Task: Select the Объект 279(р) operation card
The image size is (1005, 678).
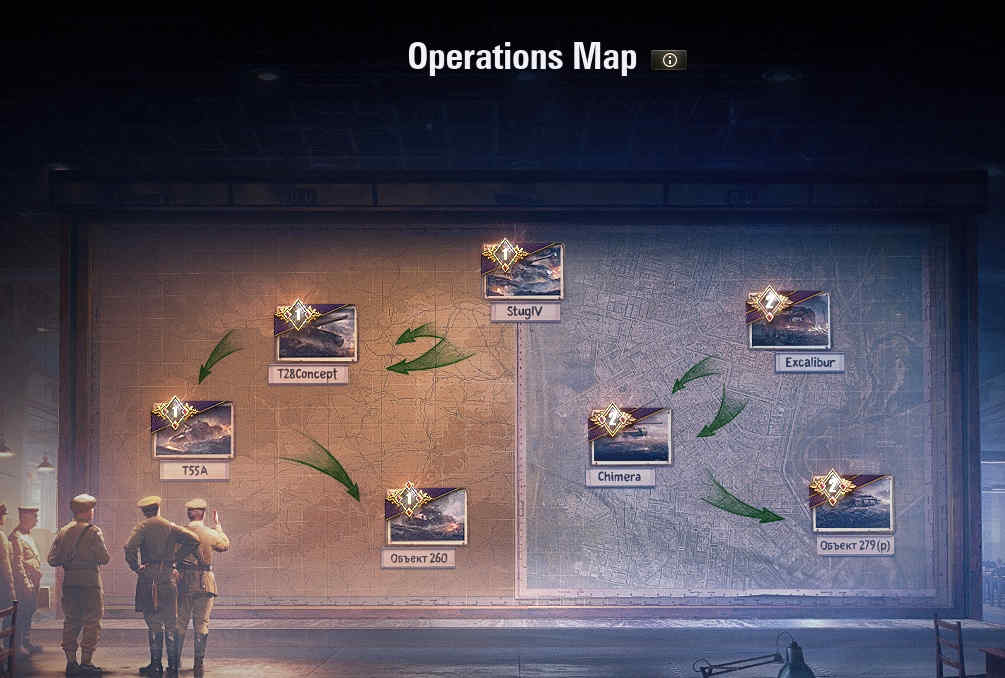Action: click(x=852, y=504)
